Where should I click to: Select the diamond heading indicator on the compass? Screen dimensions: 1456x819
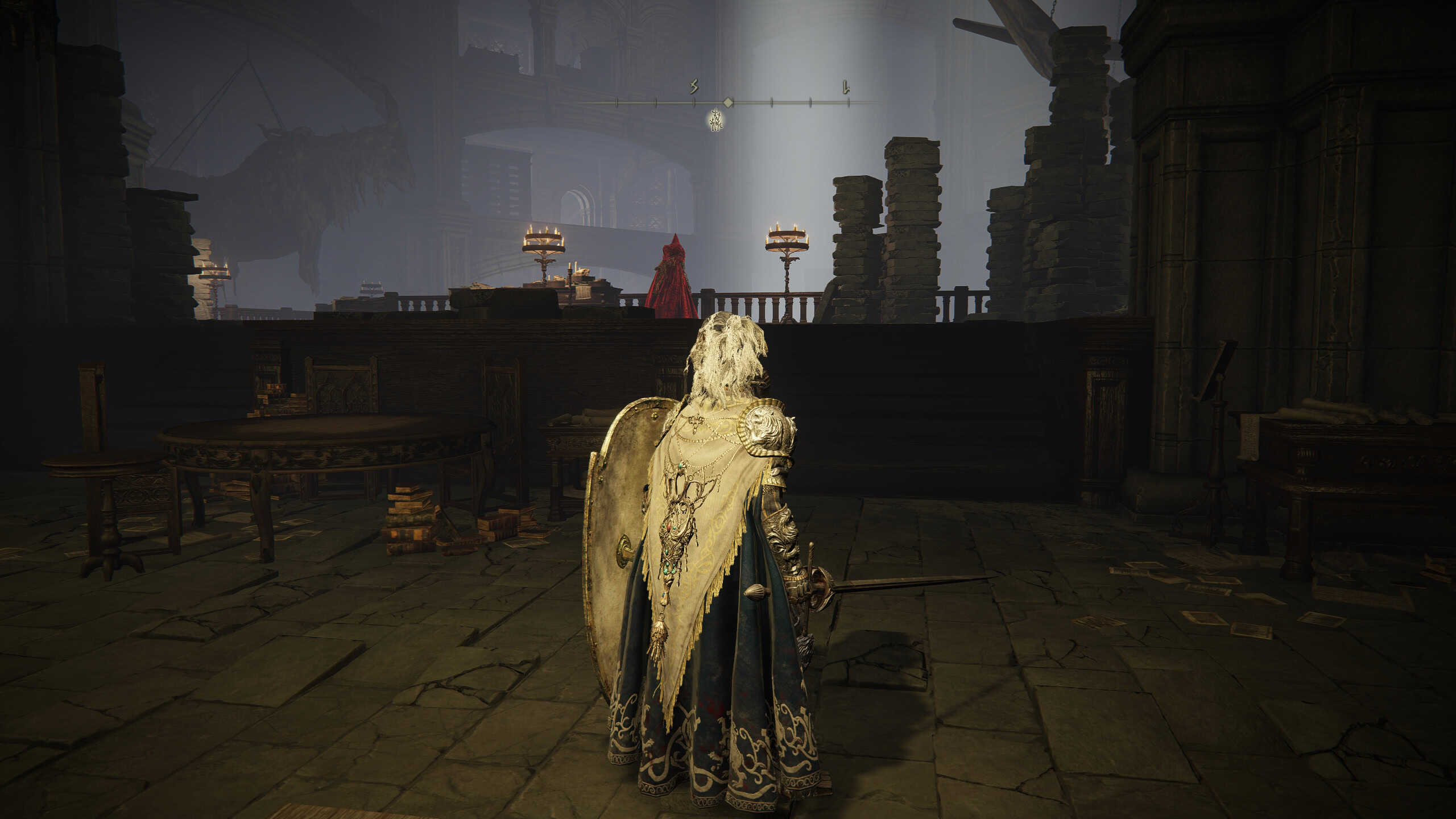click(727, 102)
